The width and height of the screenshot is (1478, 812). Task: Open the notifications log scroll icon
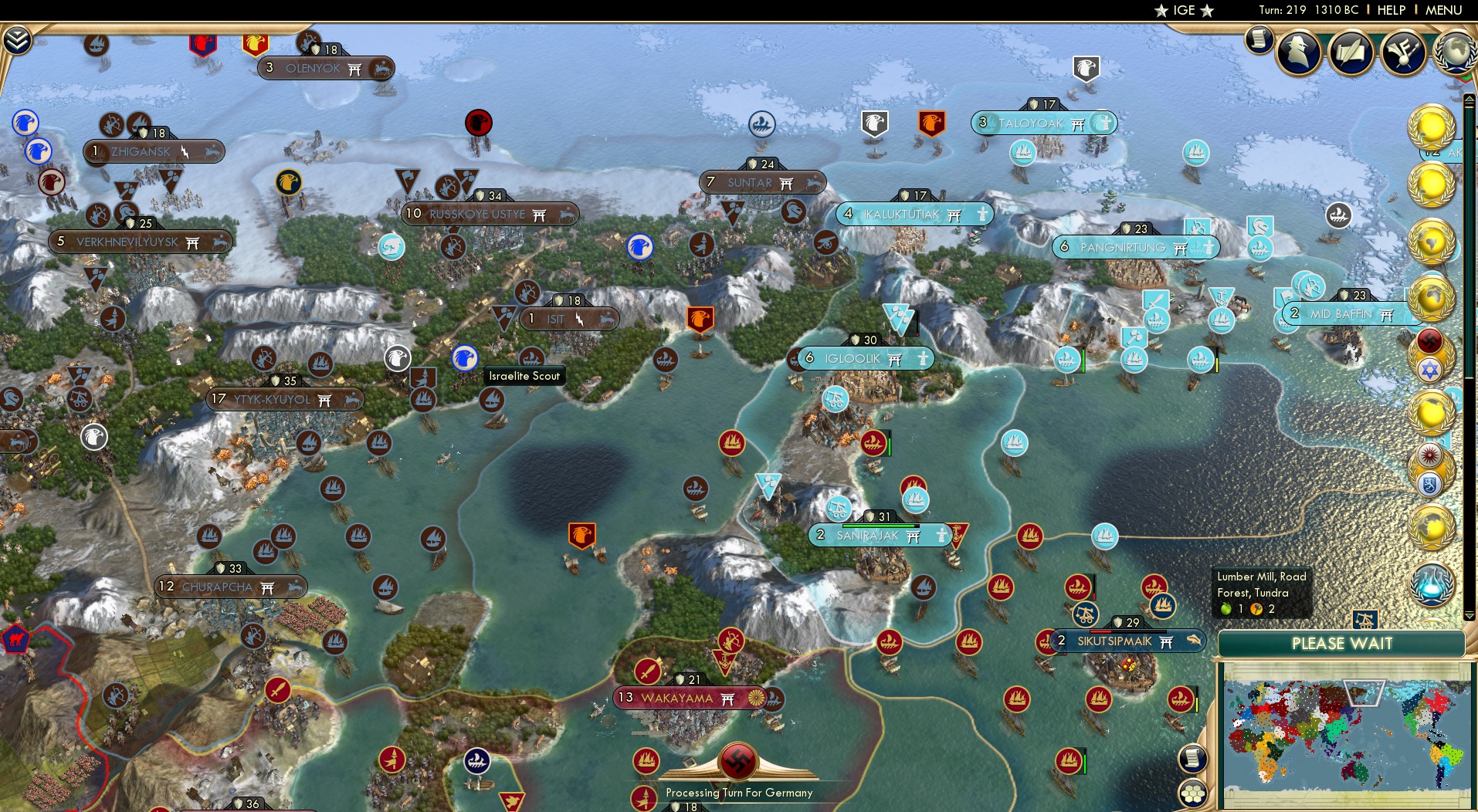tap(1259, 39)
